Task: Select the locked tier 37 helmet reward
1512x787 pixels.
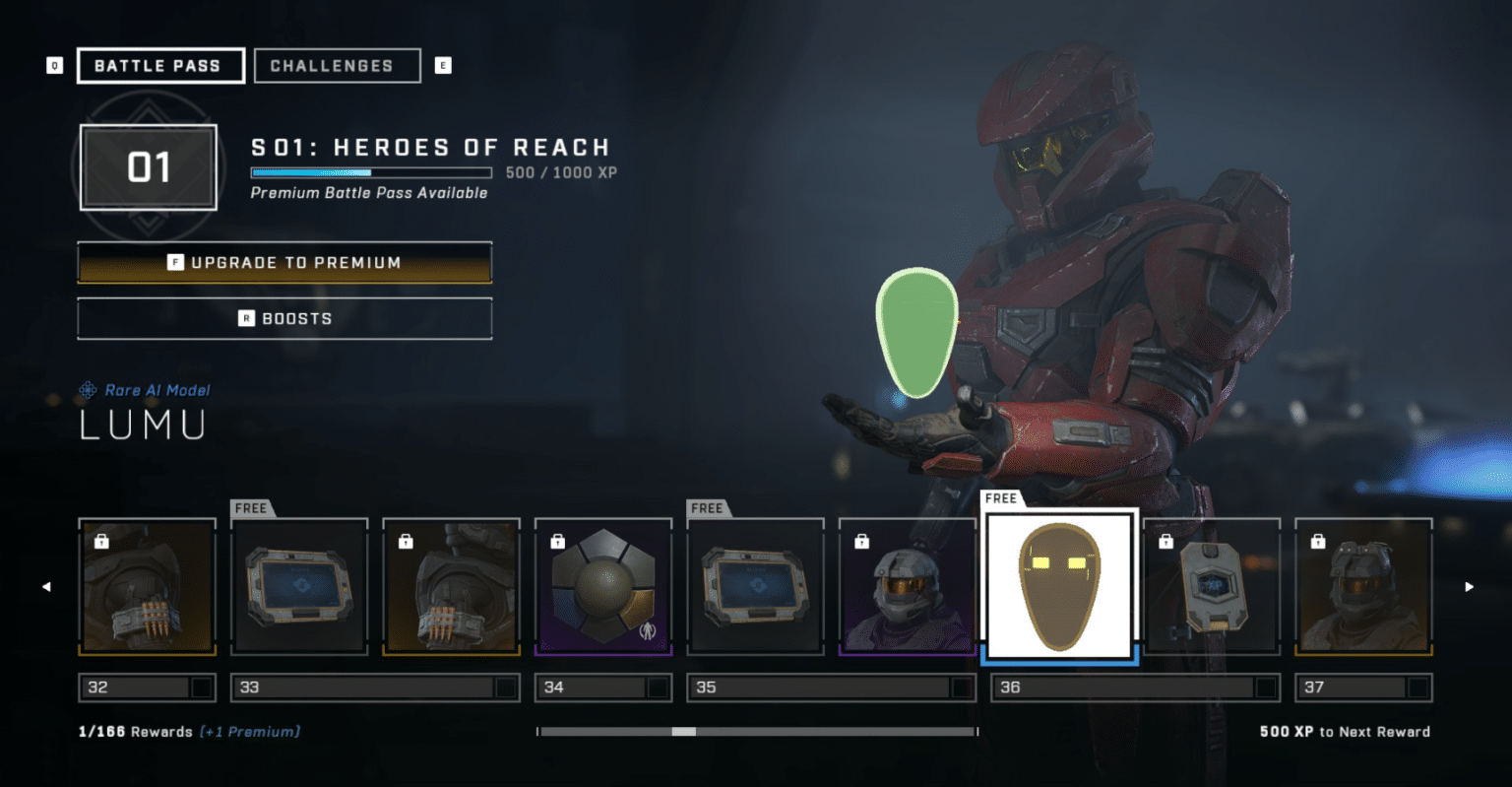Action: click(x=1363, y=586)
